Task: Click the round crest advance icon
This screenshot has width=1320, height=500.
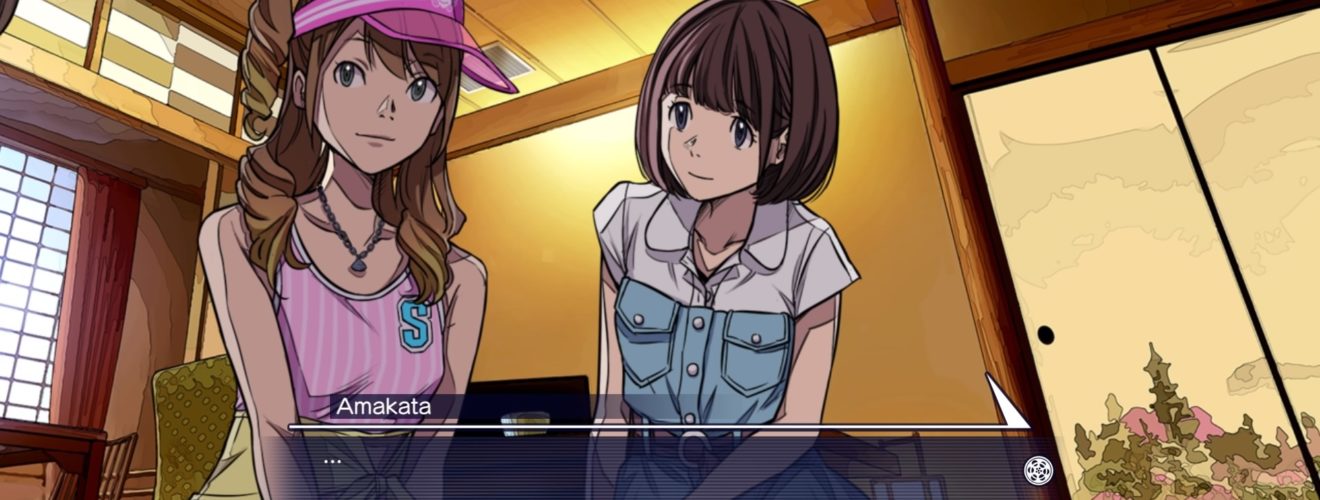Action: (x=1035, y=467)
